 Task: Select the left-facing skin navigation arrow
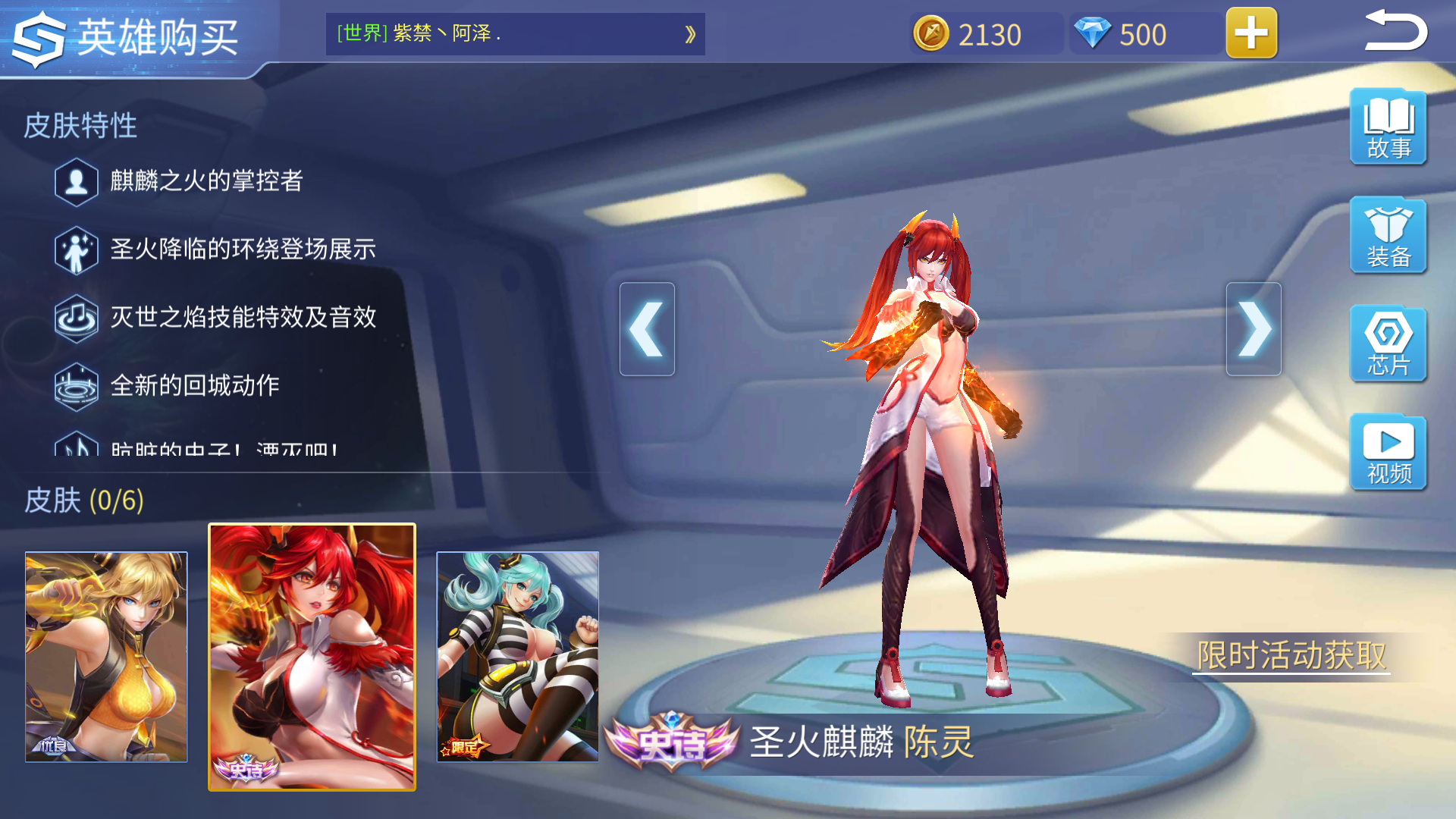click(647, 328)
